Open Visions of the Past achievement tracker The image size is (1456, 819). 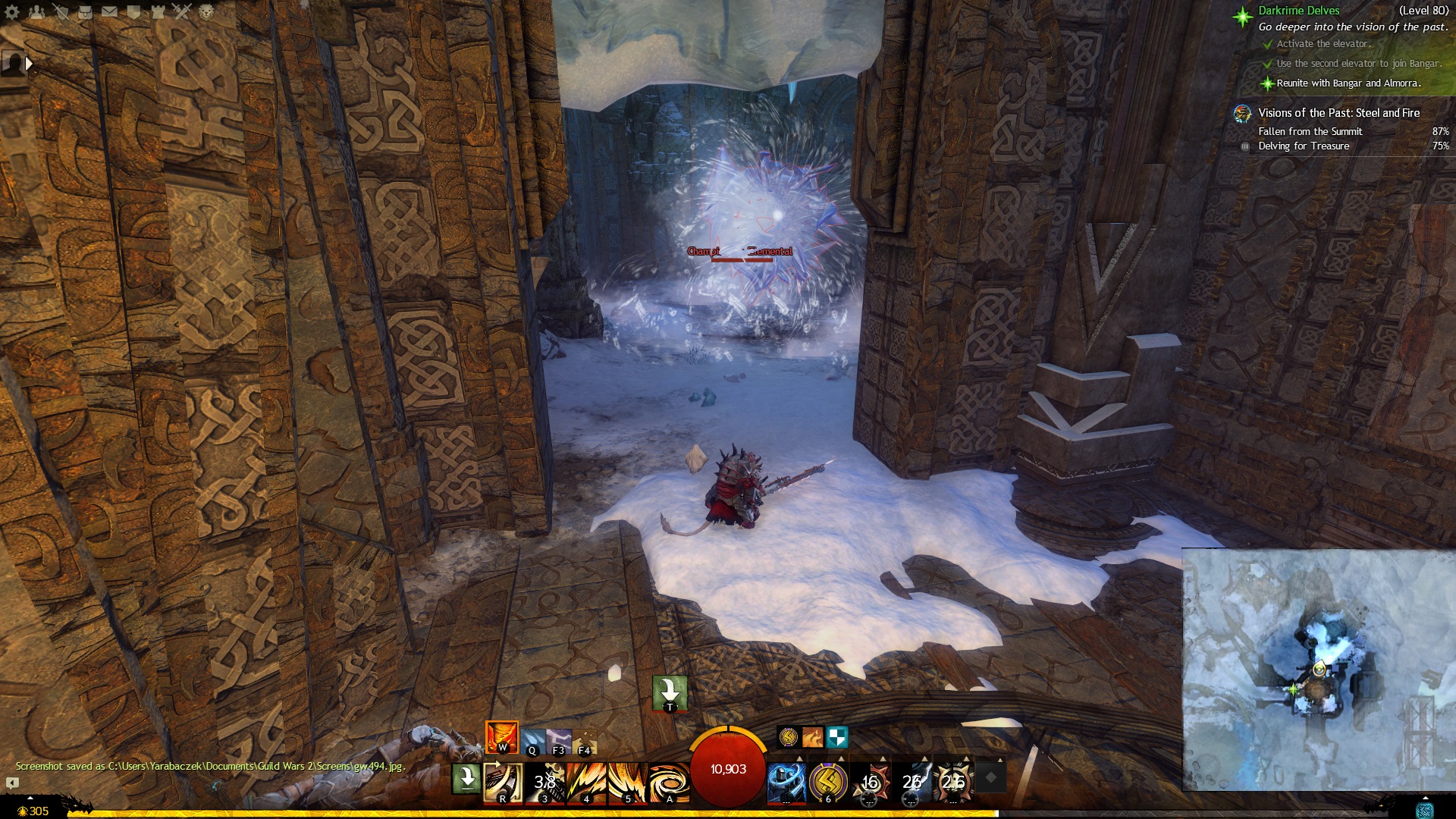(1338, 113)
